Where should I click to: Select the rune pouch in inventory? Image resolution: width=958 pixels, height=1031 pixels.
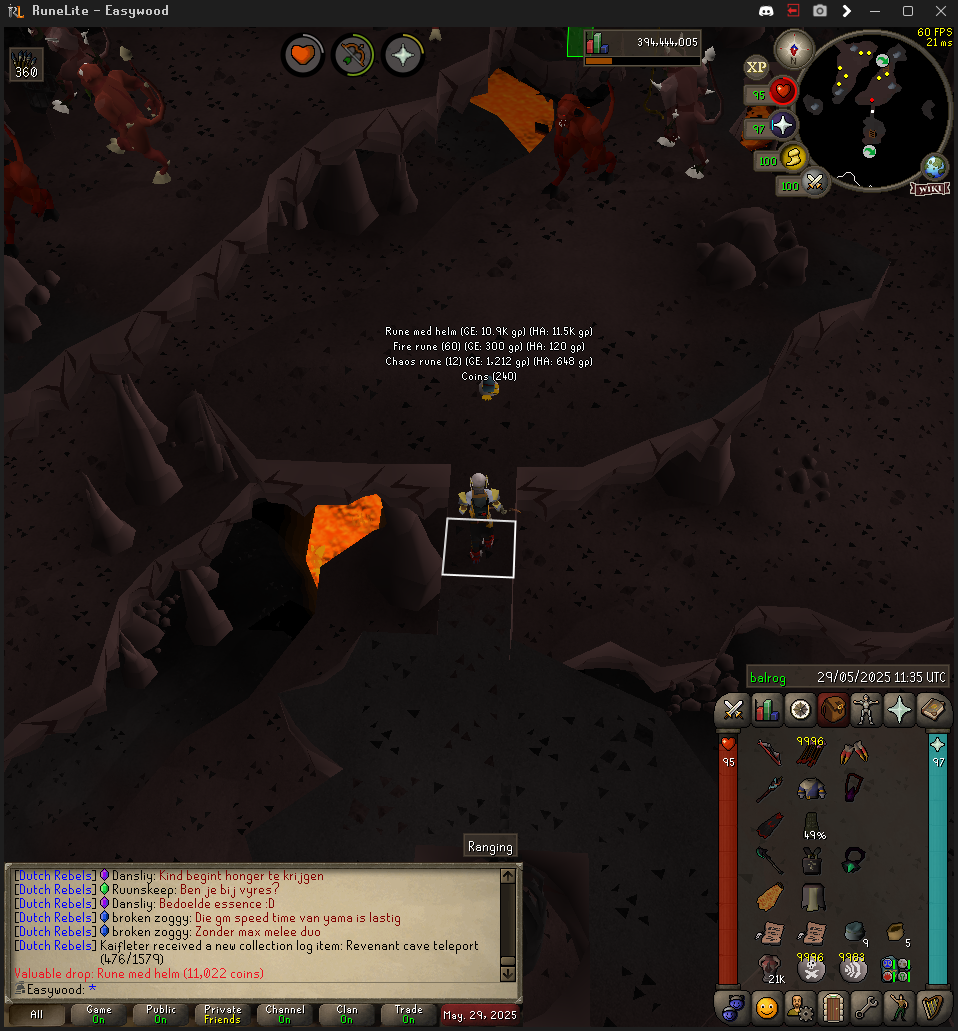click(x=894, y=969)
